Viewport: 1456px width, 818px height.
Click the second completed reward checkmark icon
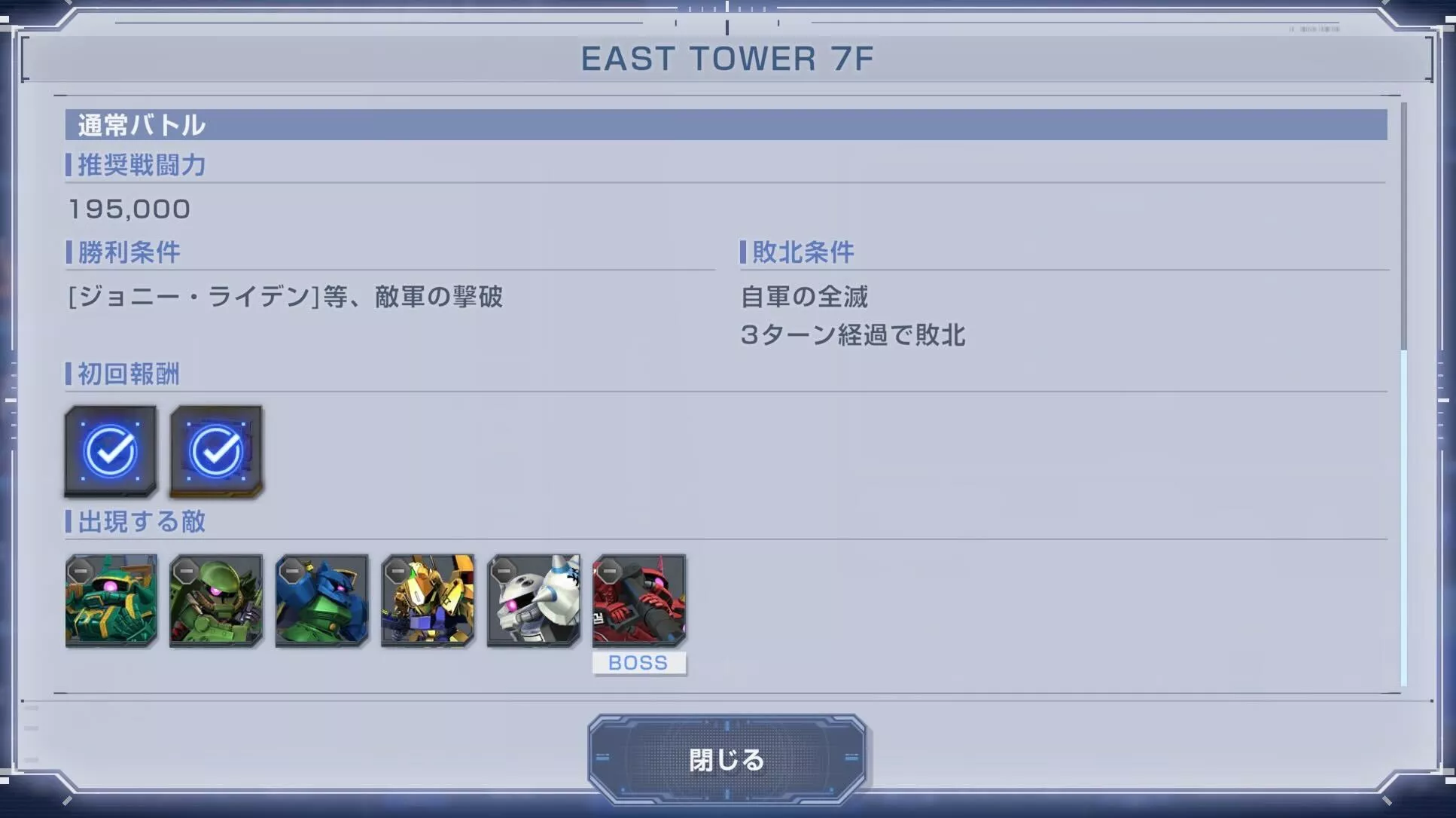216,451
